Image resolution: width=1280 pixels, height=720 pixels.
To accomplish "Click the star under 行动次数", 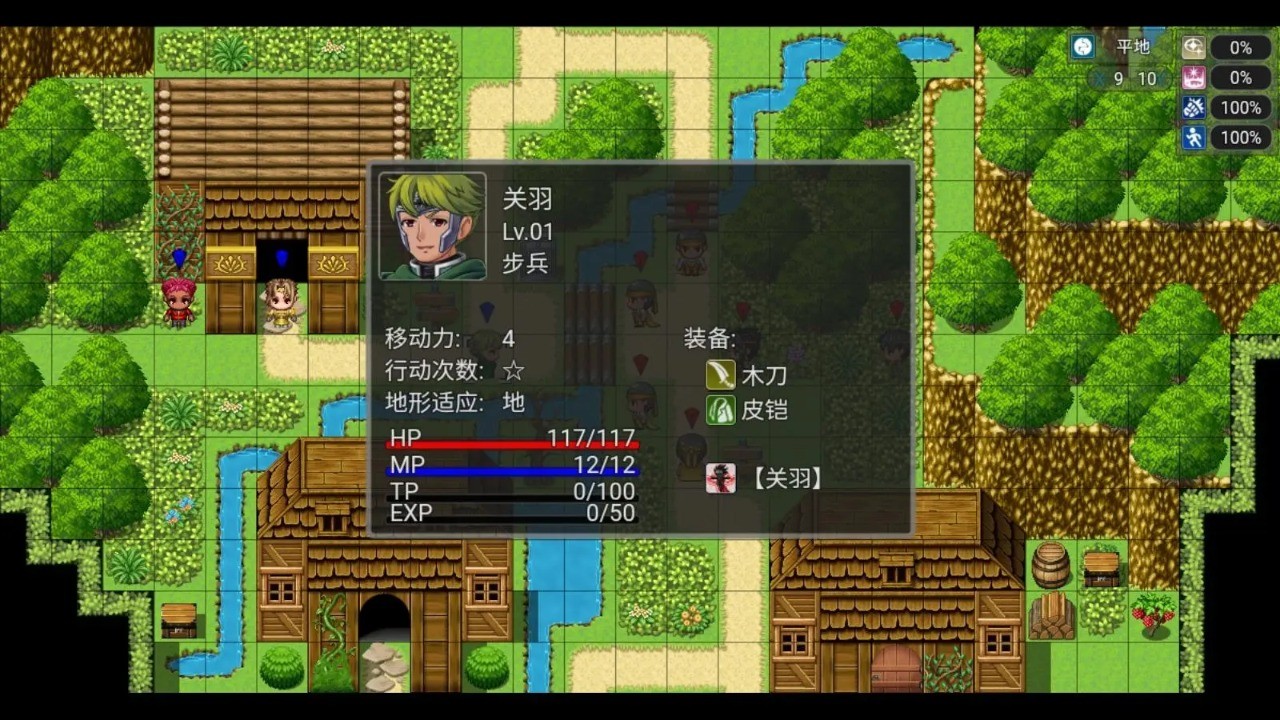I will pyautogui.click(x=512, y=371).
